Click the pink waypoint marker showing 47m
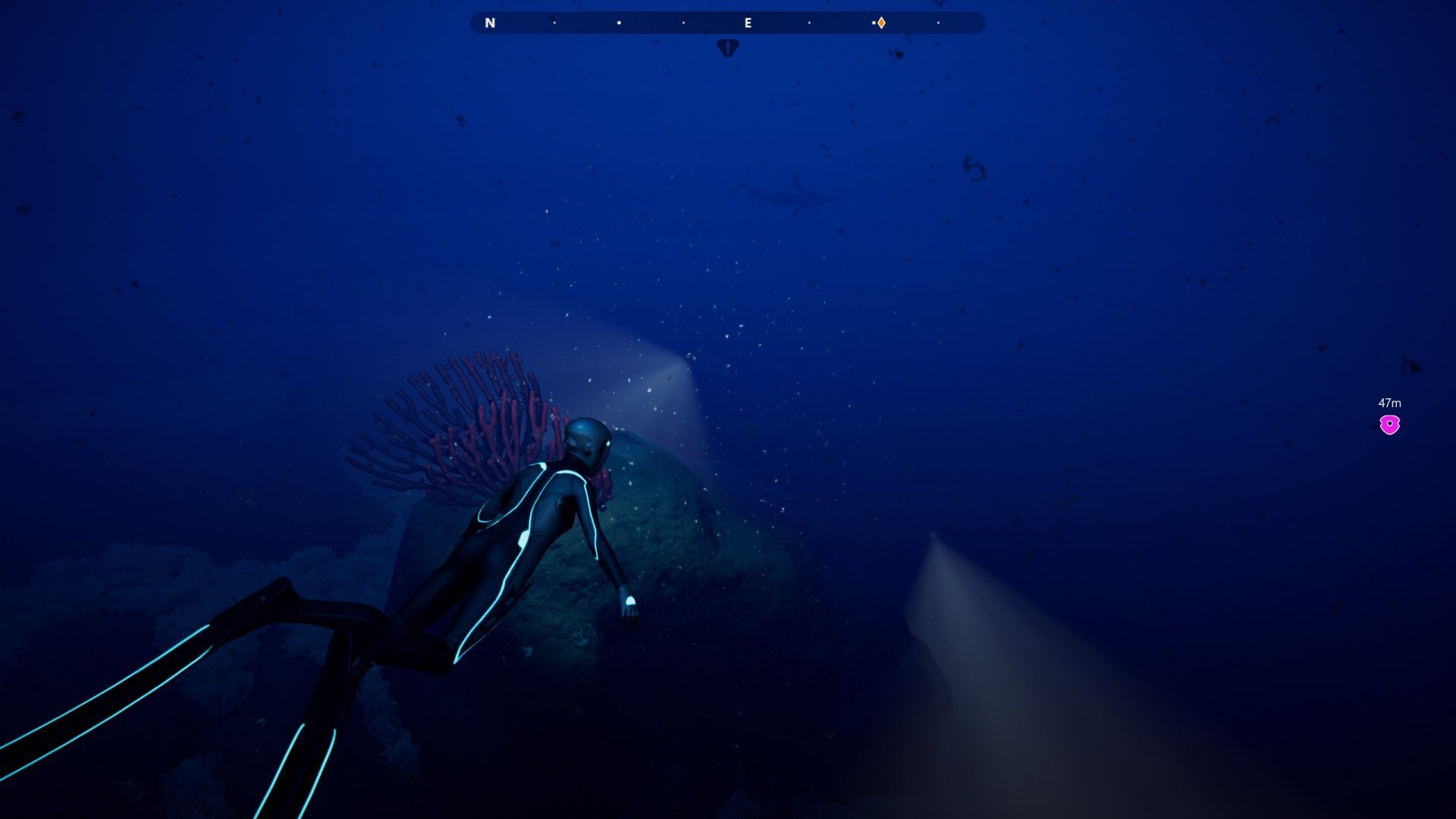The image size is (1456, 819). (1389, 425)
